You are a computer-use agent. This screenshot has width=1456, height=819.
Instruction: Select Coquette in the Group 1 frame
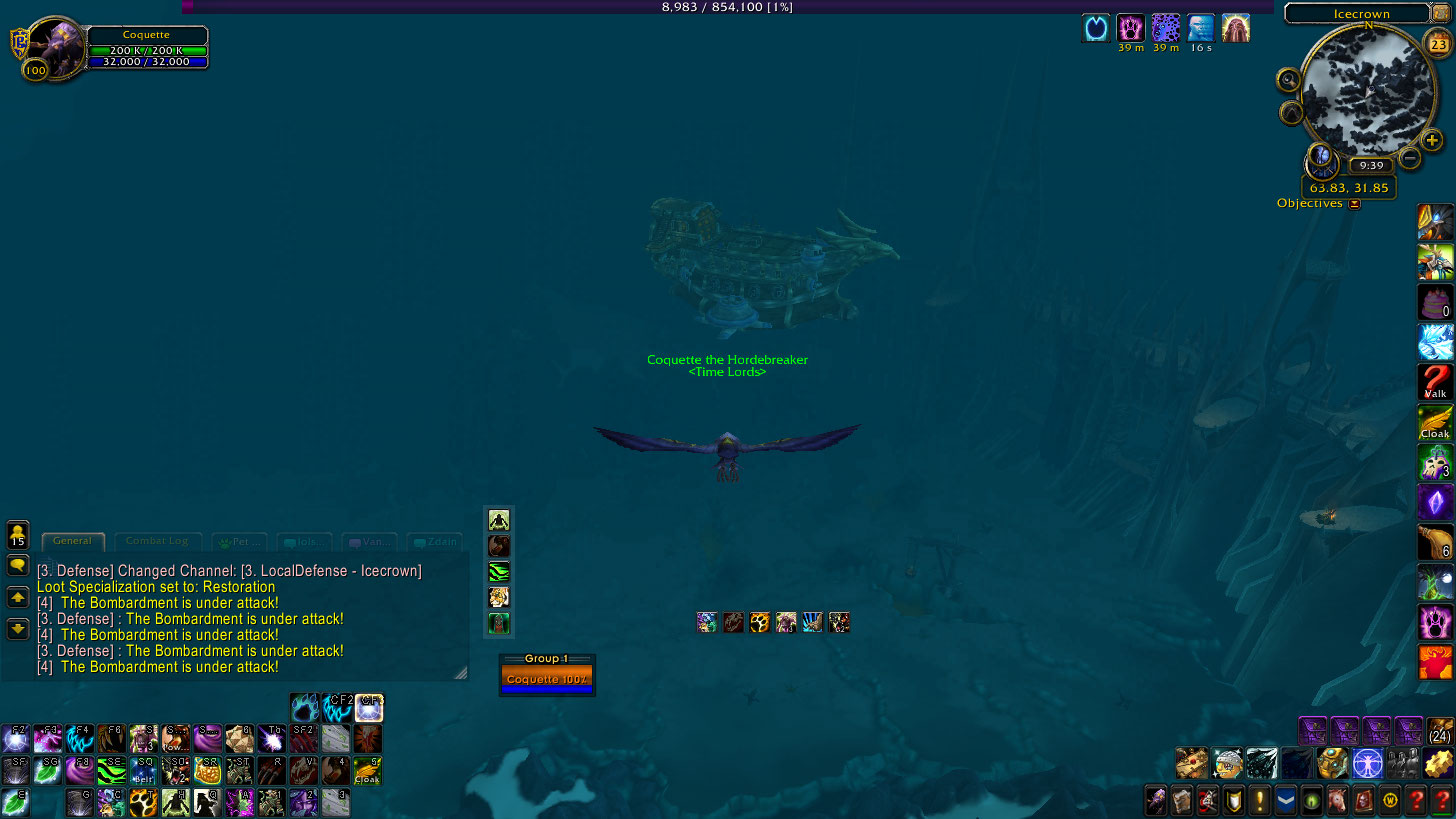click(x=546, y=679)
